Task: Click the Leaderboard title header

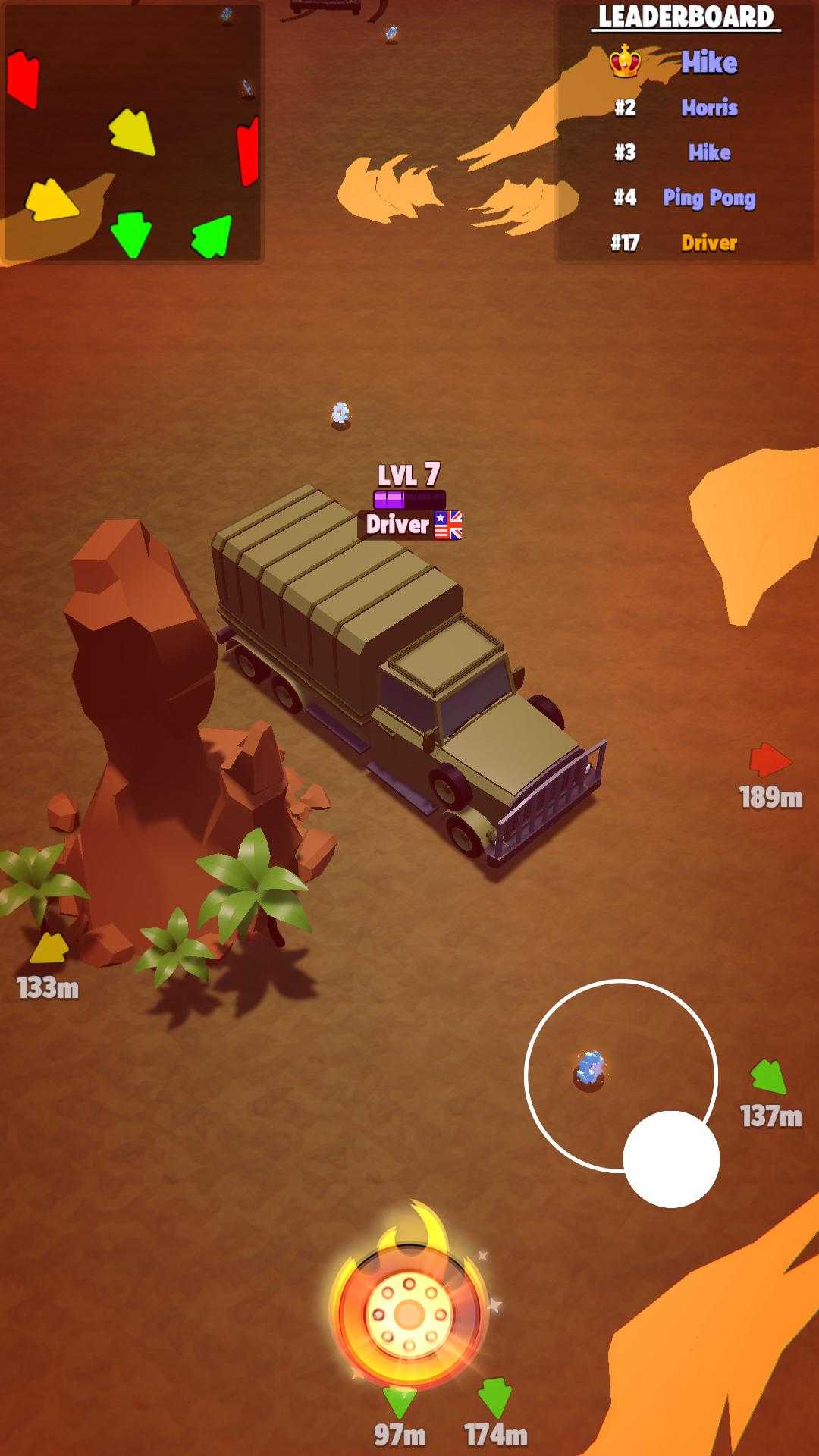Action: 686,17
